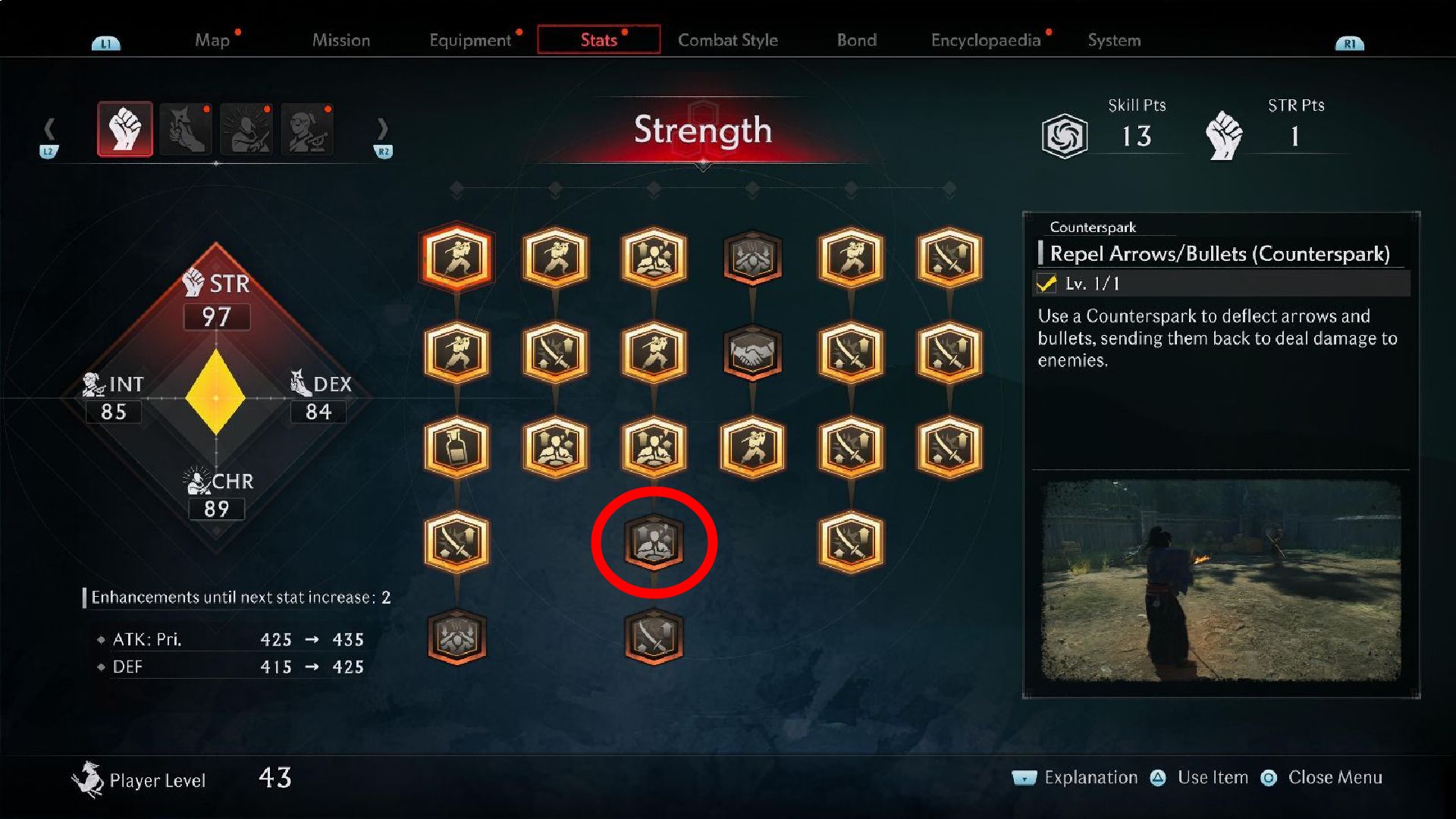The image size is (1456, 819).
Task: Open the Intelligence rifle category icon
Action: 307,129
